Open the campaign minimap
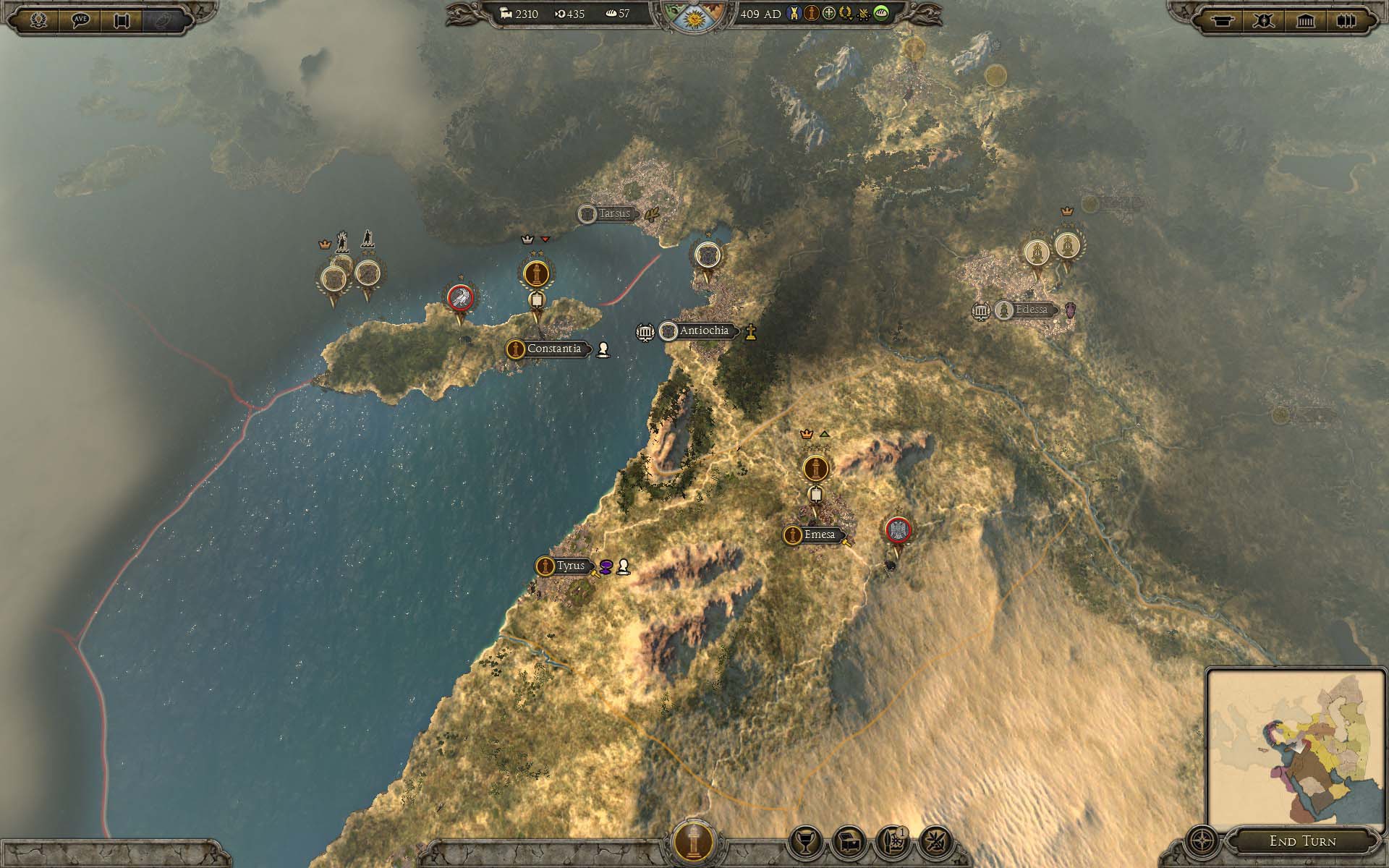This screenshot has width=1389, height=868. click(1295, 746)
